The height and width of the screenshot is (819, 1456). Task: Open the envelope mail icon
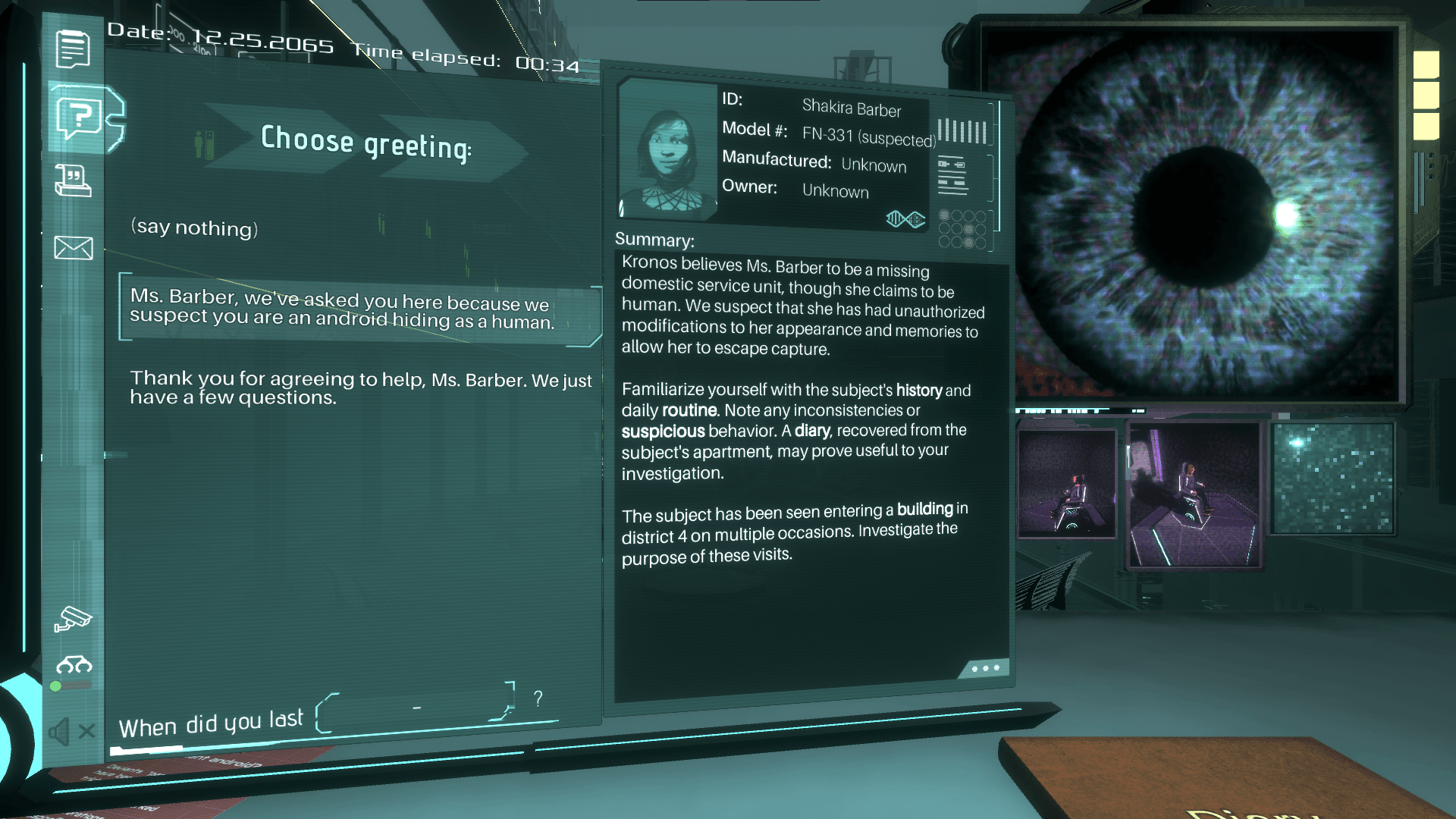(74, 247)
